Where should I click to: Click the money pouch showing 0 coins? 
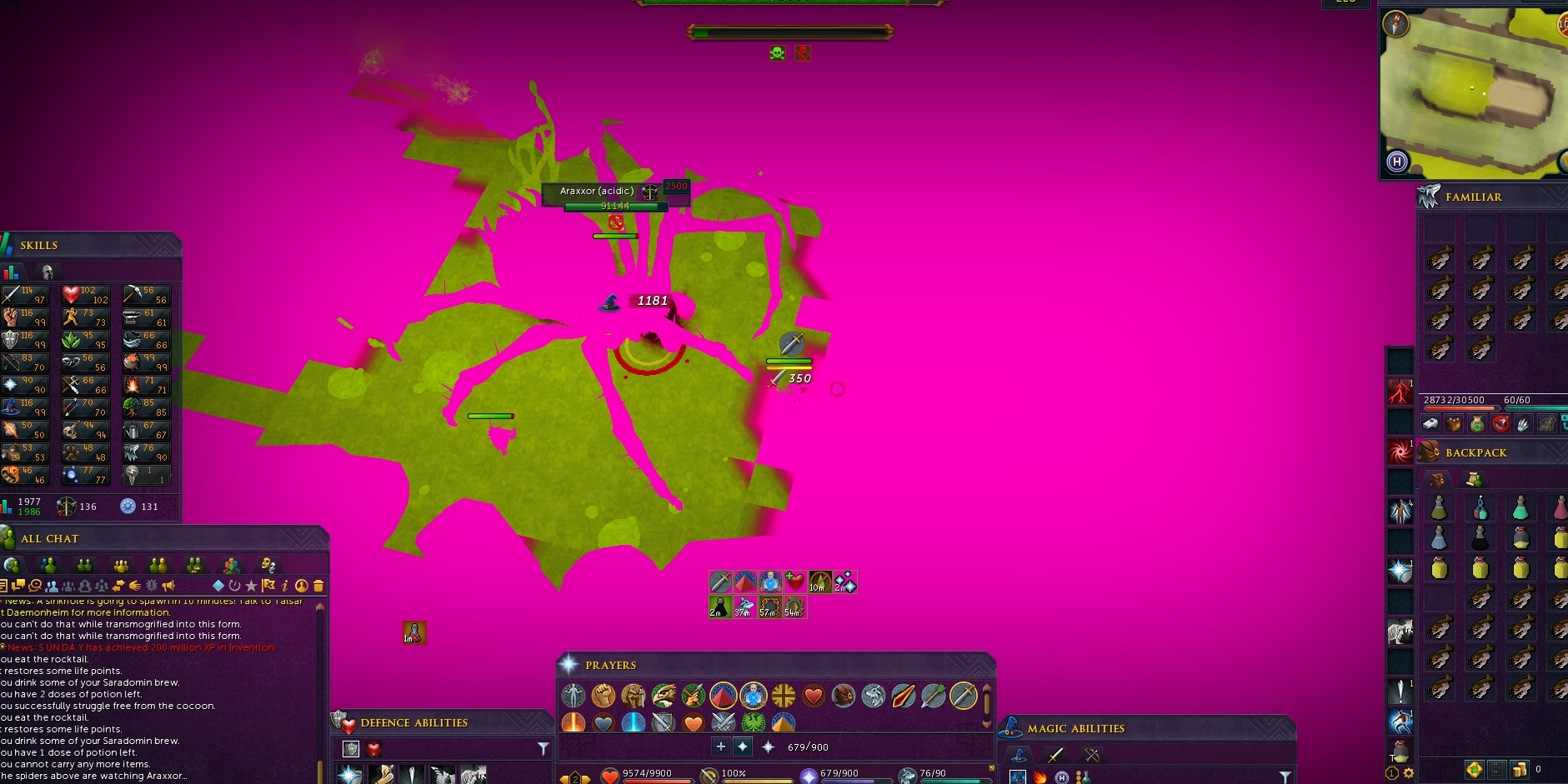coord(1520,770)
